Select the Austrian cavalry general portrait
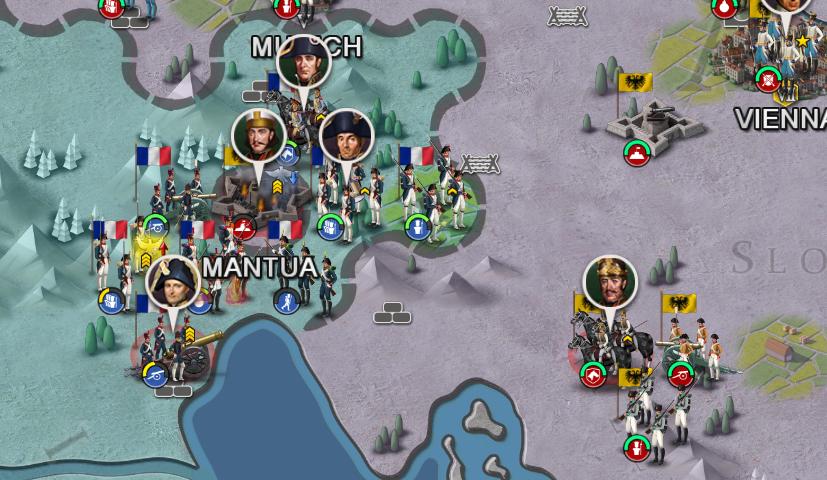Image resolution: width=827 pixels, height=480 pixels. click(610, 284)
